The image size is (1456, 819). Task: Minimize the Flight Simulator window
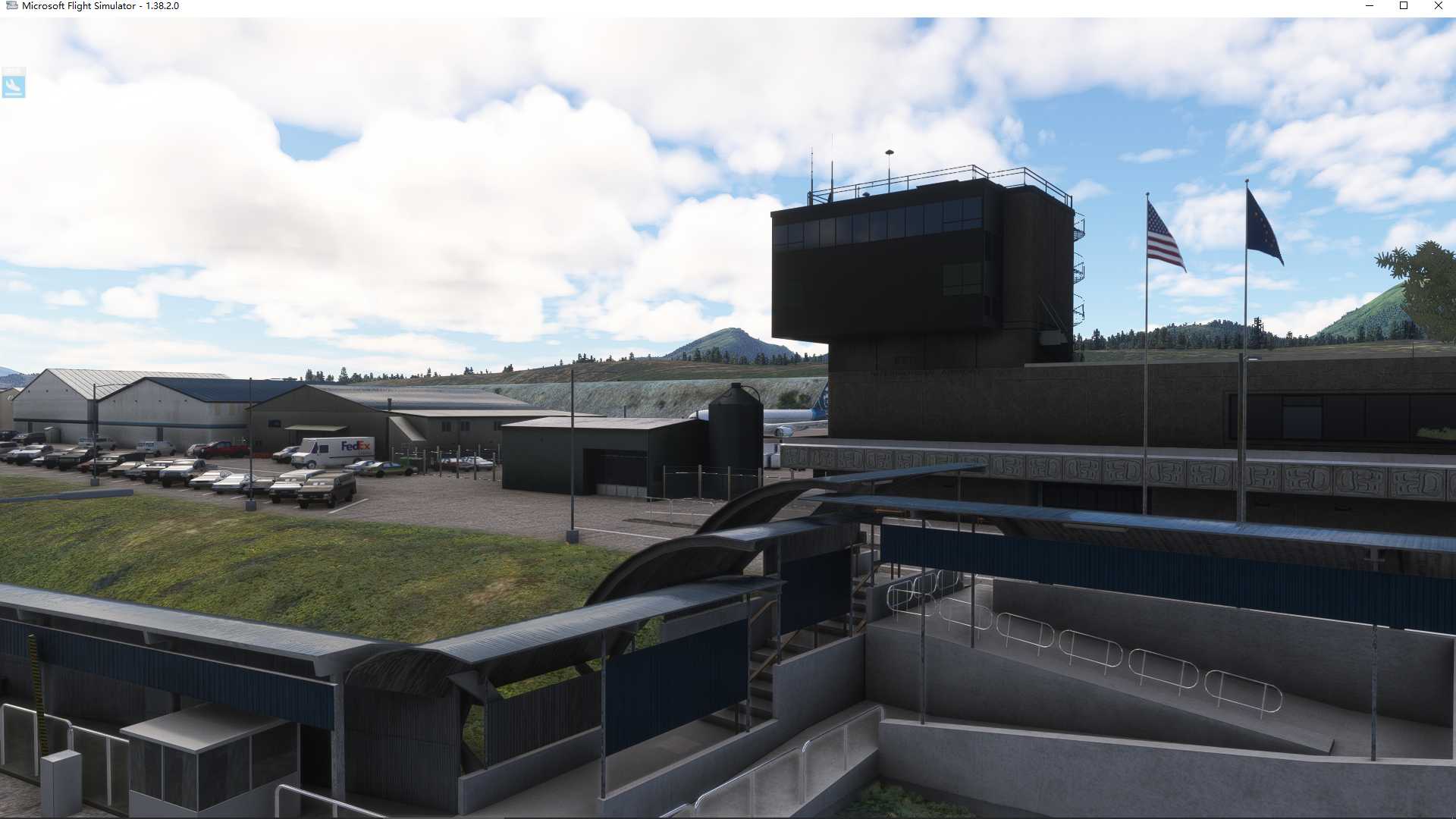point(1370,6)
